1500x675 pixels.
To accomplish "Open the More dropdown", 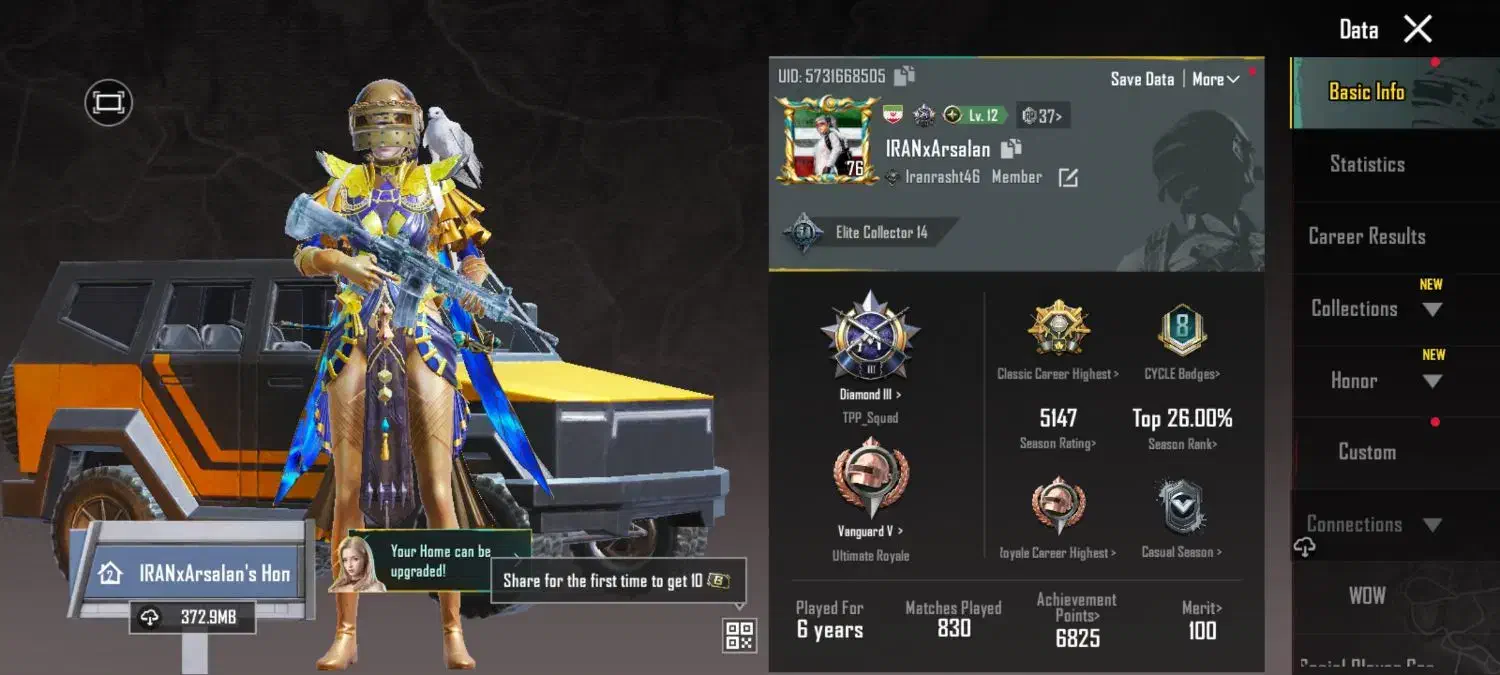I will [x=1216, y=79].
